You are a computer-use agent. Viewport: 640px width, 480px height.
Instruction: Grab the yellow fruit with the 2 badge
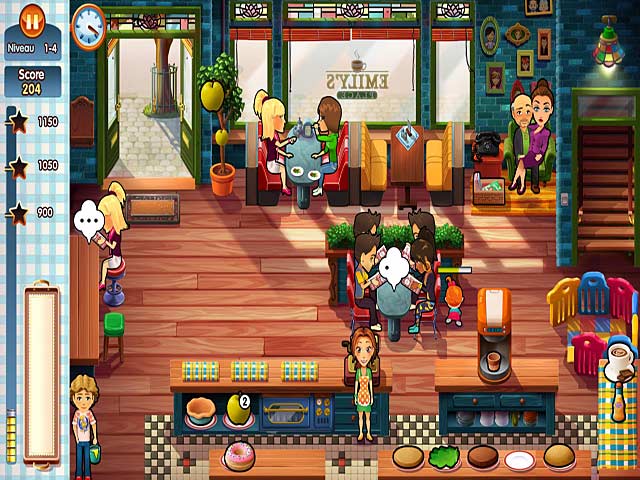coord(236,407)
